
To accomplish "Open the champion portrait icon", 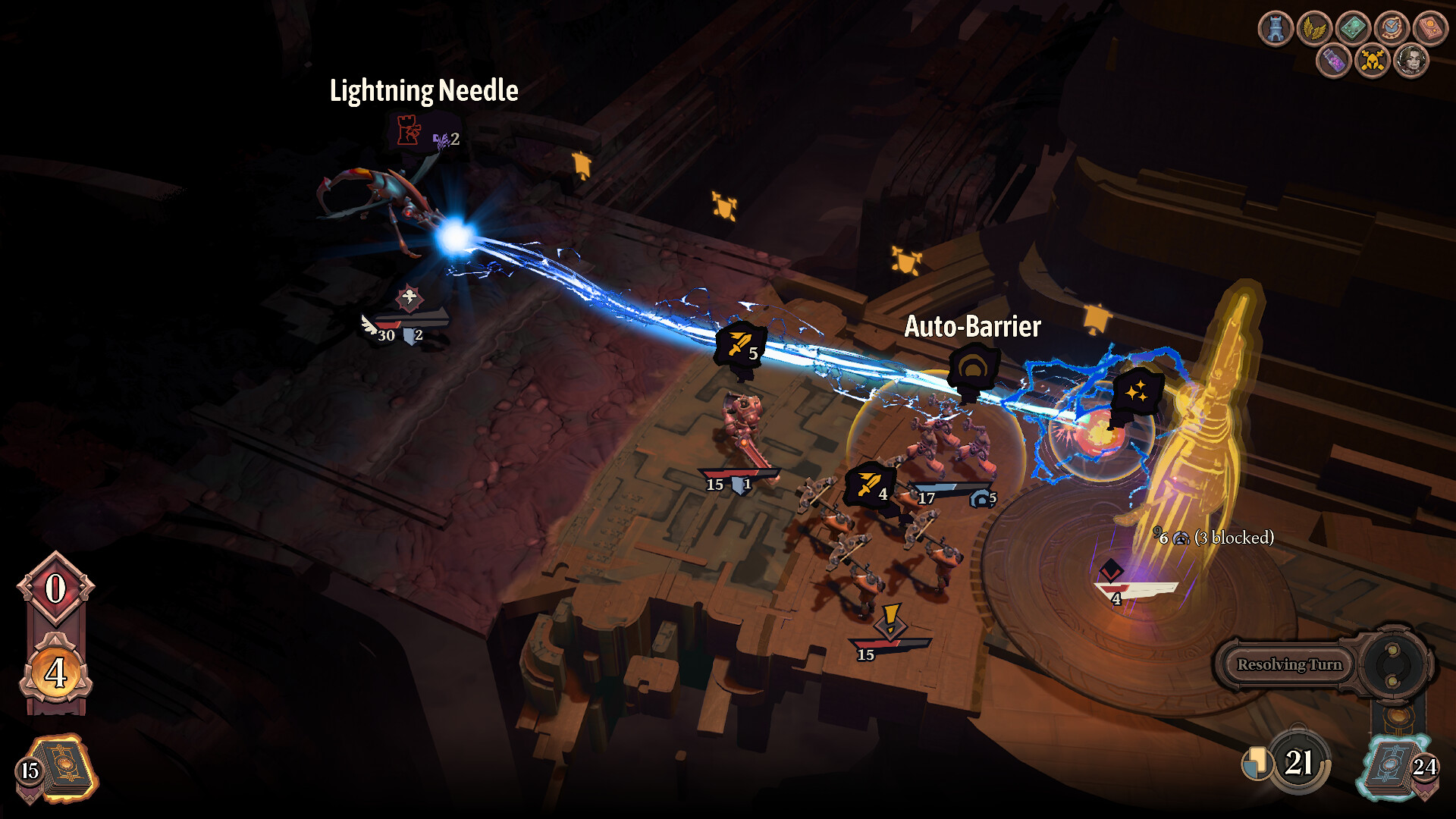I will [1411, 61].
